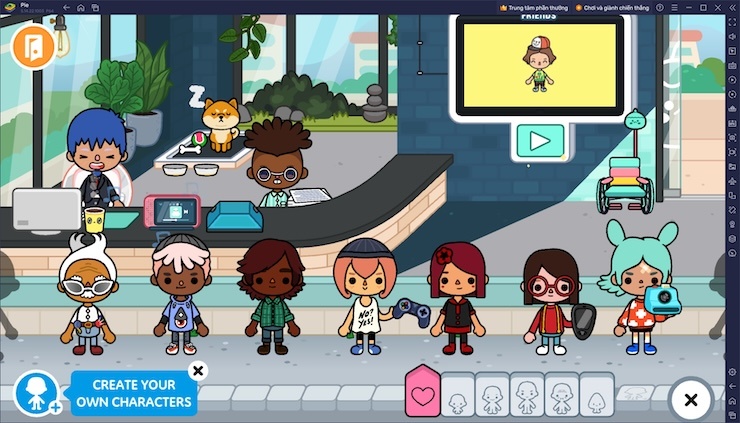Play the Friends video on the screen
740x423 pixels.
539,140
